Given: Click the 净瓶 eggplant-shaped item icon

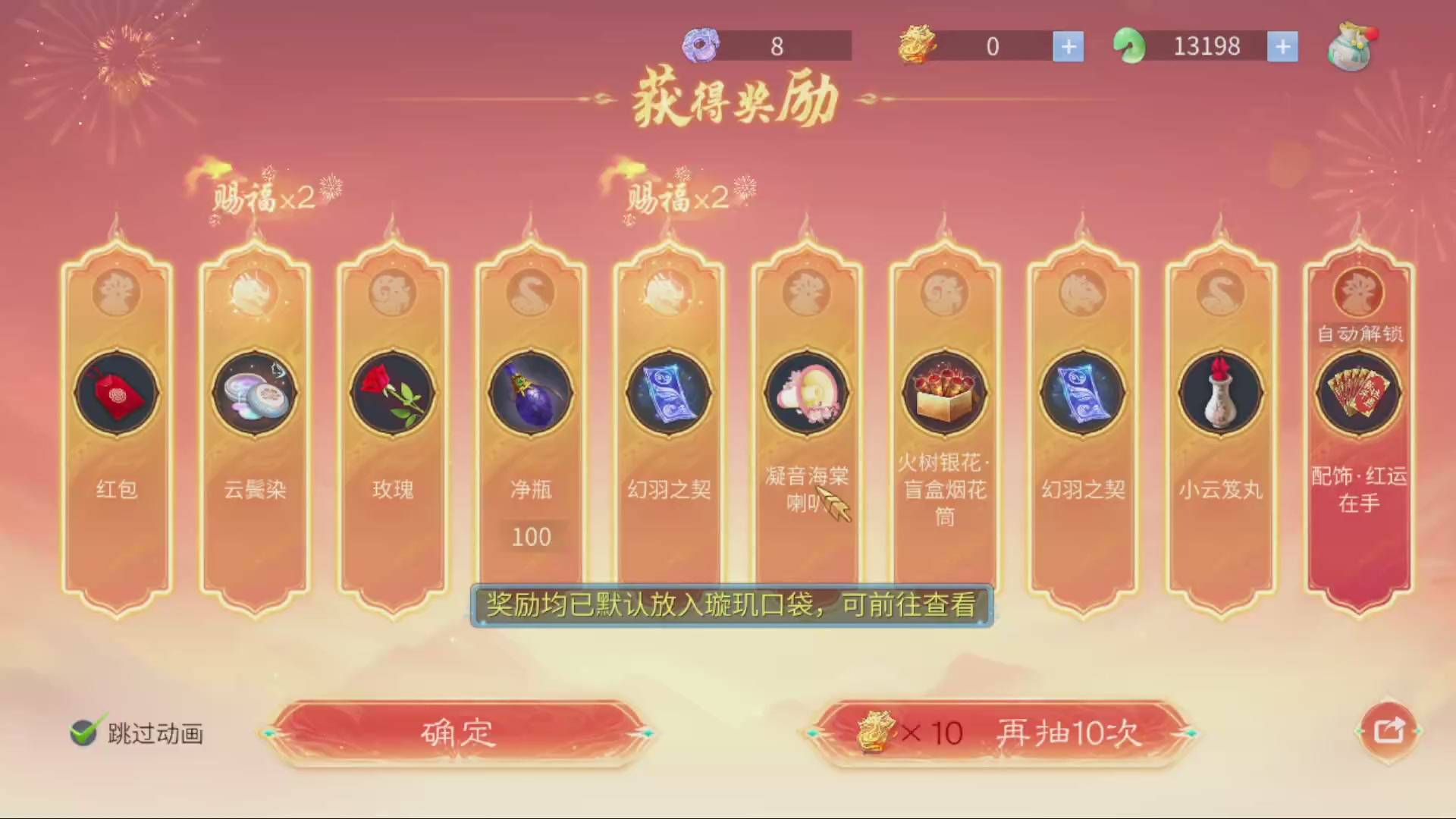Looking at the screenshot, I should [530, 393].
